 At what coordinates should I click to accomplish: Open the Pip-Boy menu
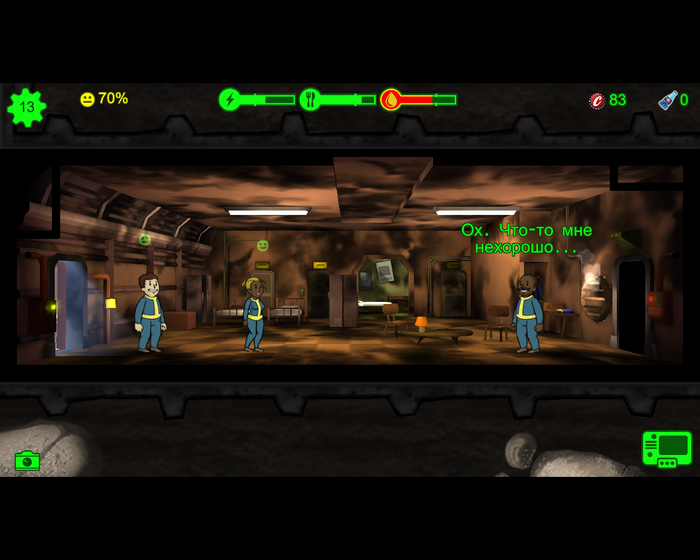666,449
